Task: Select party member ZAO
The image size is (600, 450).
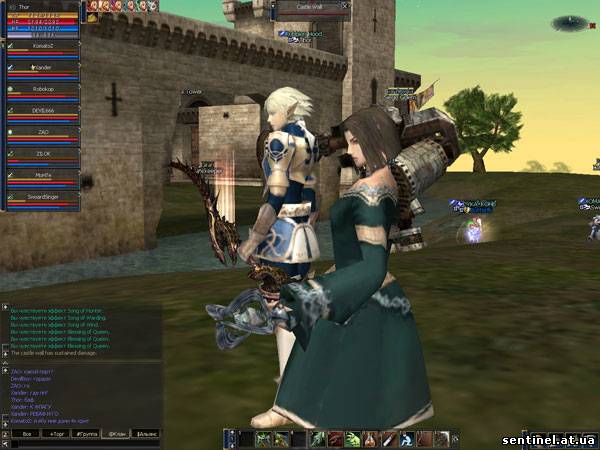Action: tap(41, 132)
